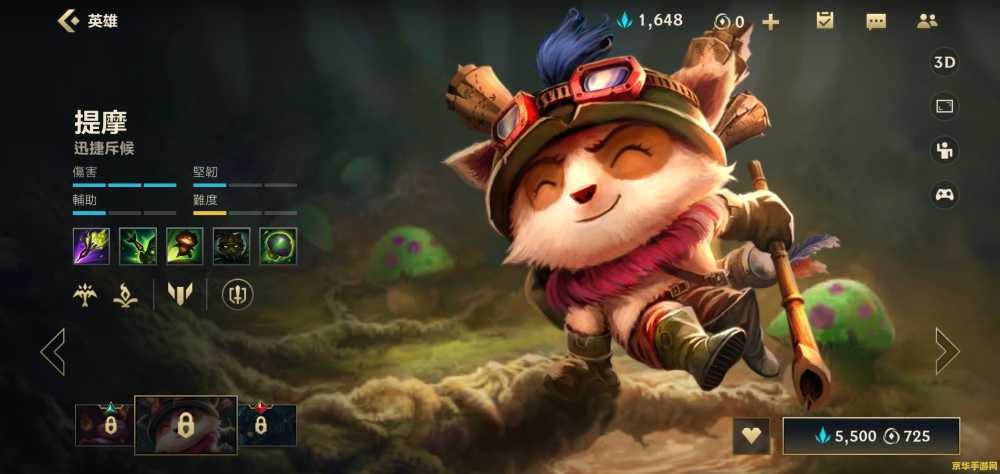Viewport: 1000px width, 474px height.
Task: Open the chat speech bubble
Action: (x=876, y=21)
